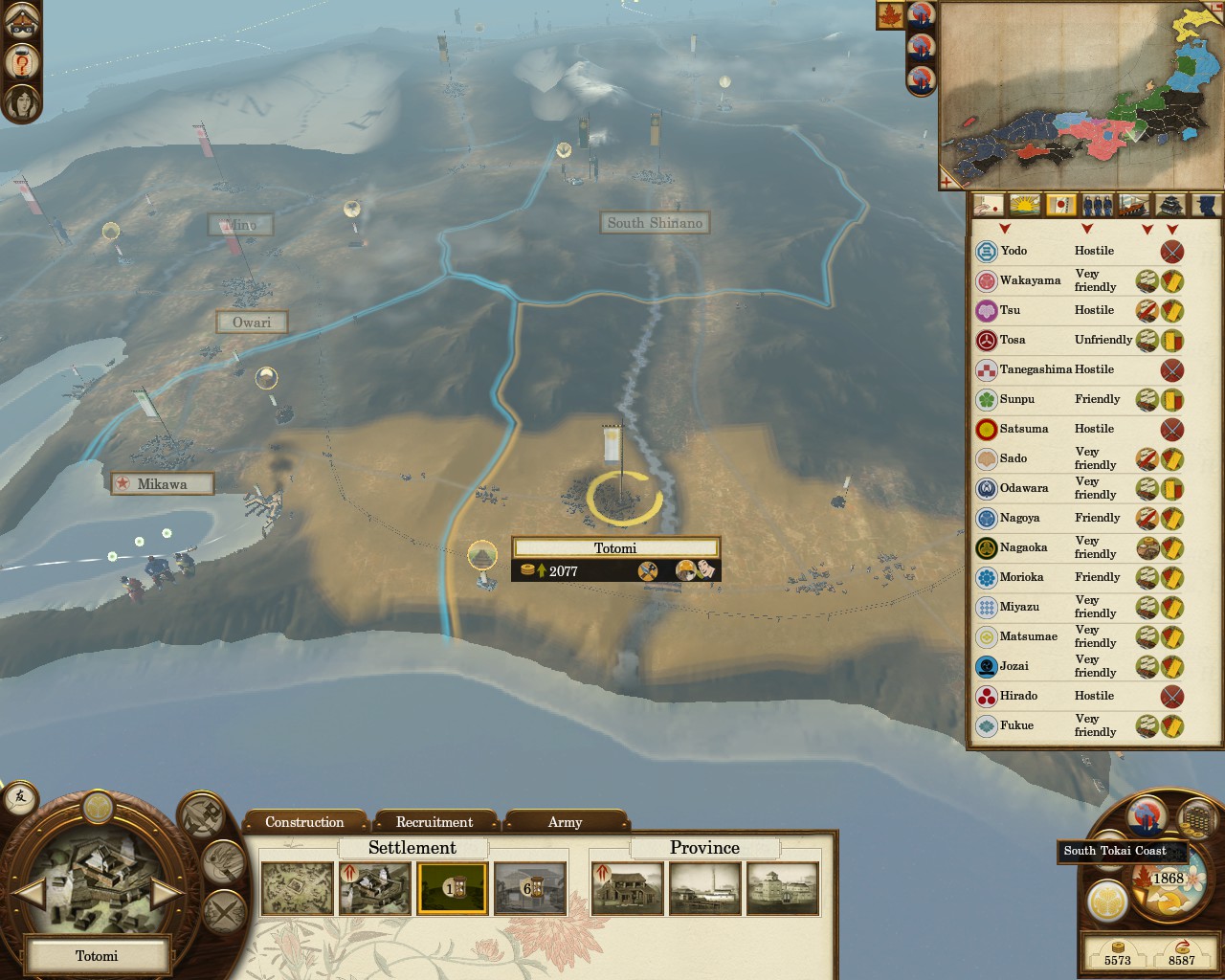This screenshot has width=1225, height=980.
Task: Open the castle list tab below minimap
Action: pos(1171,205)
